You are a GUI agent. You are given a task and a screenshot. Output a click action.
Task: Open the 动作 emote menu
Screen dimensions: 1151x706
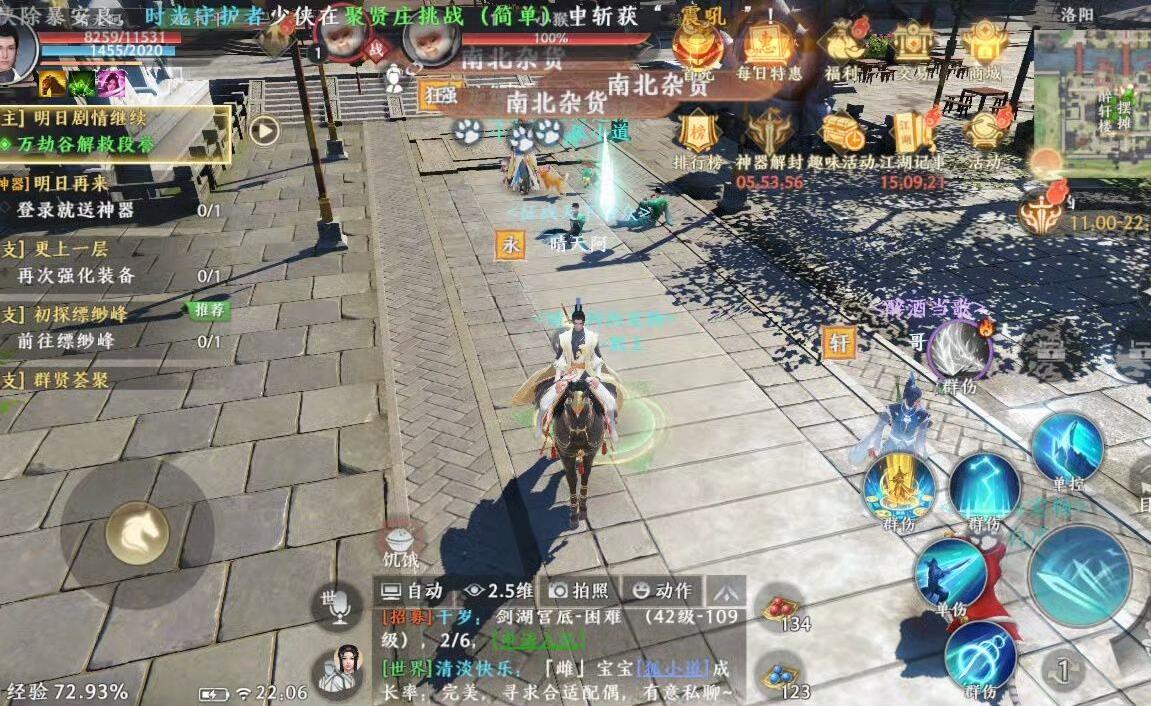click(x=663, y=590)
